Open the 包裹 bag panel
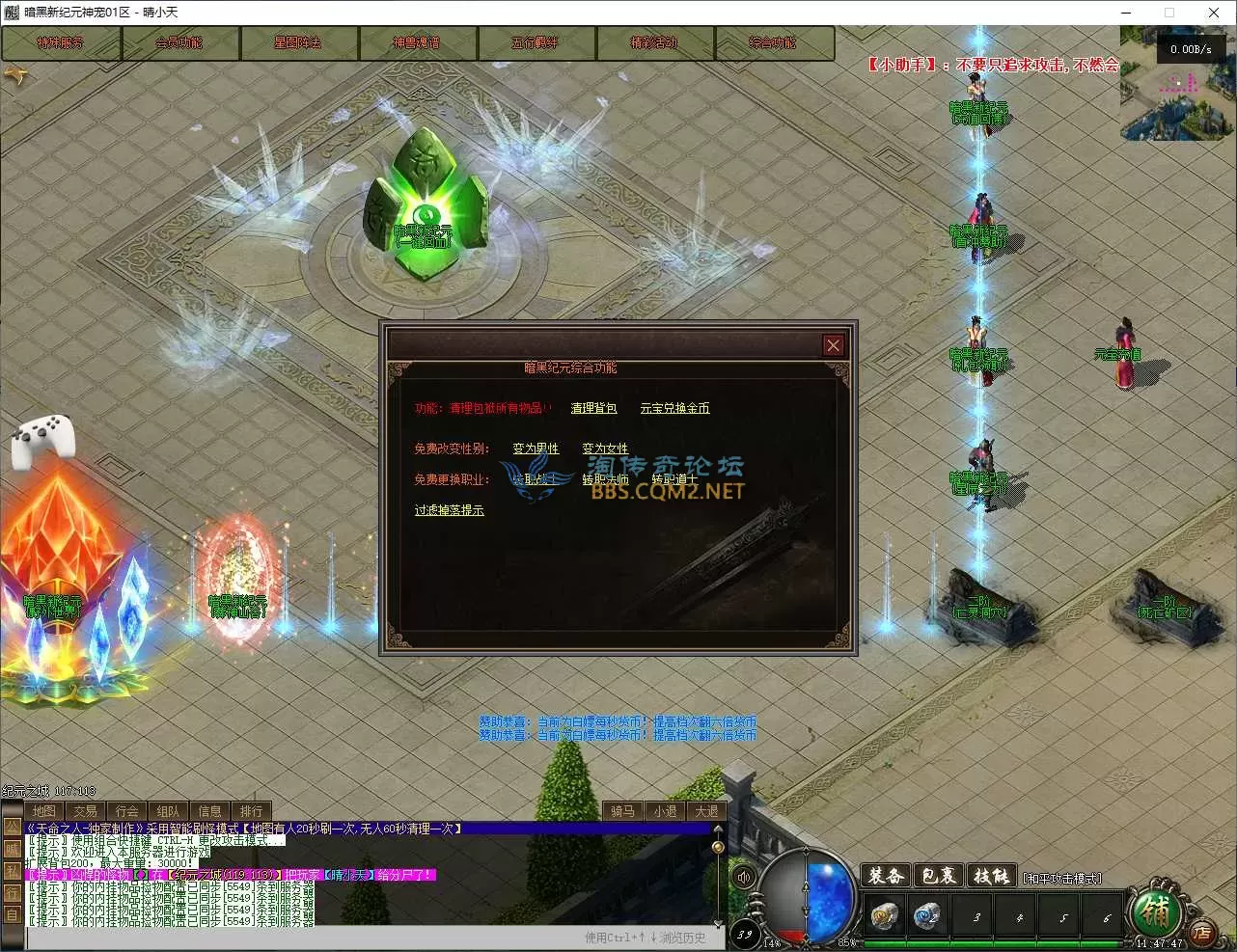Image resolution: width=1237 pixels, height=952 pixels. 938,876
